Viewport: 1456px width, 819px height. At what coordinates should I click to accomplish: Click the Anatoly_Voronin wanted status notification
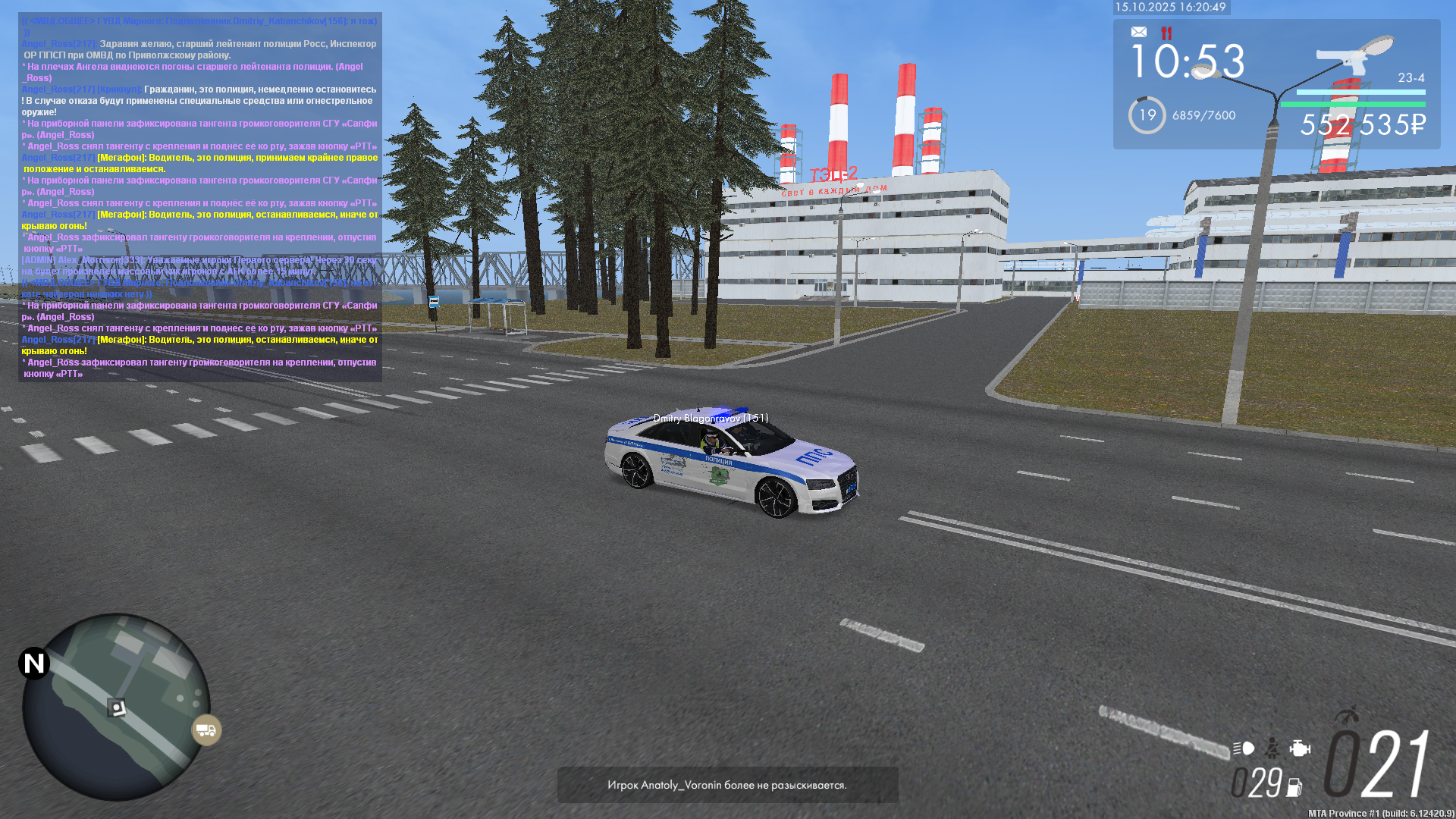[x=727, y=785]
